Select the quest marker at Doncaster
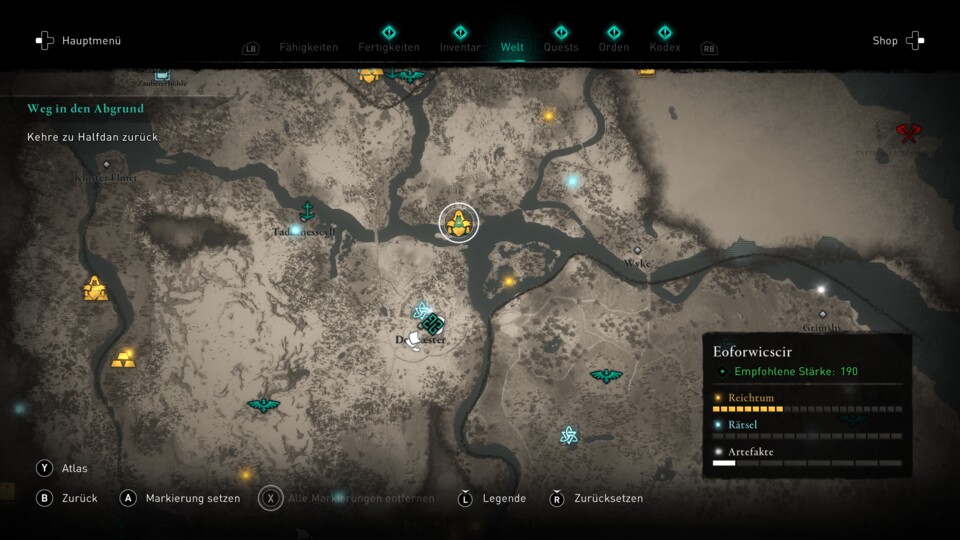Viewport: 960px width, 540px height. click(432, 325)
